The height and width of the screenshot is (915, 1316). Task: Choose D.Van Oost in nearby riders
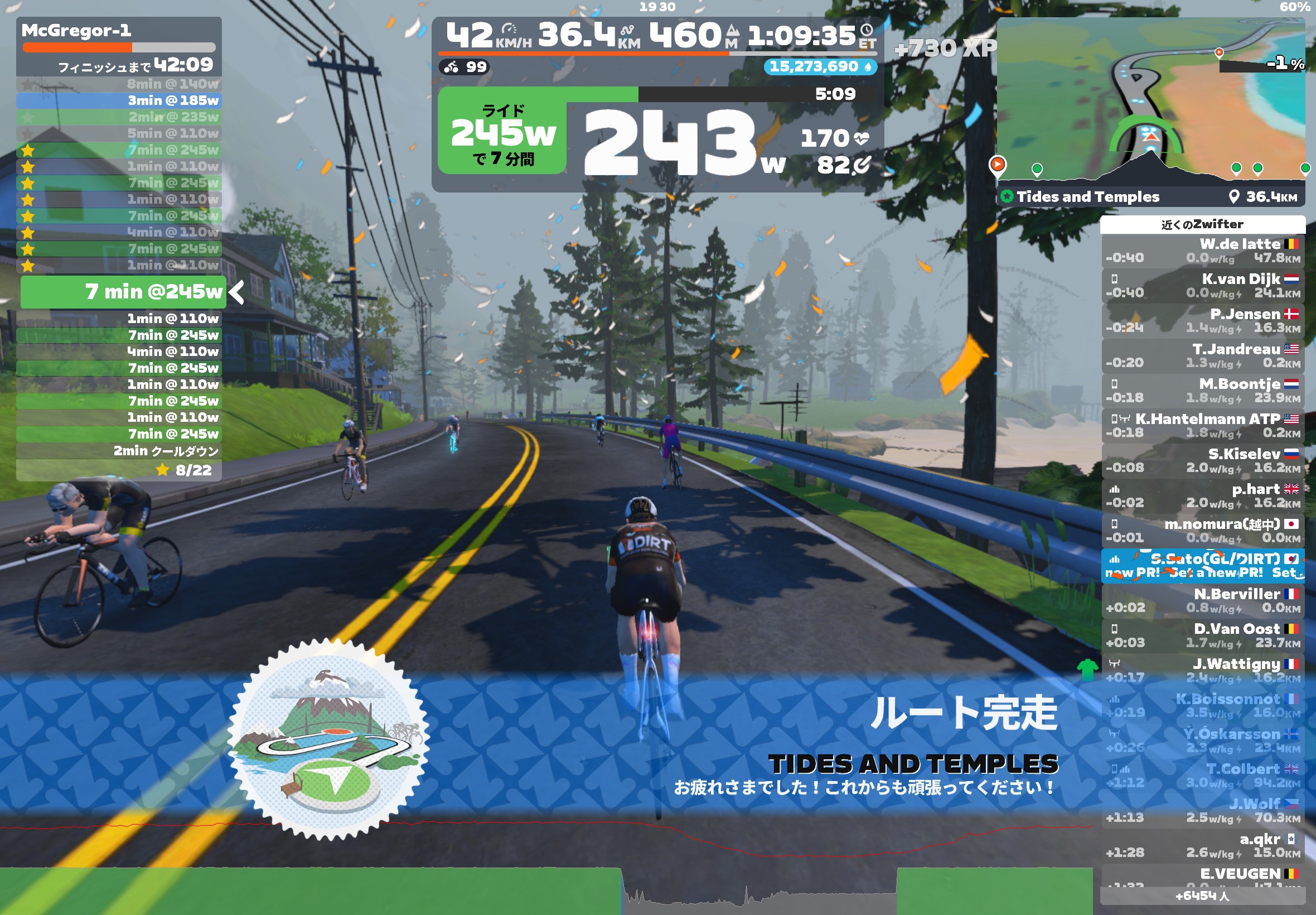(1202, 636)
